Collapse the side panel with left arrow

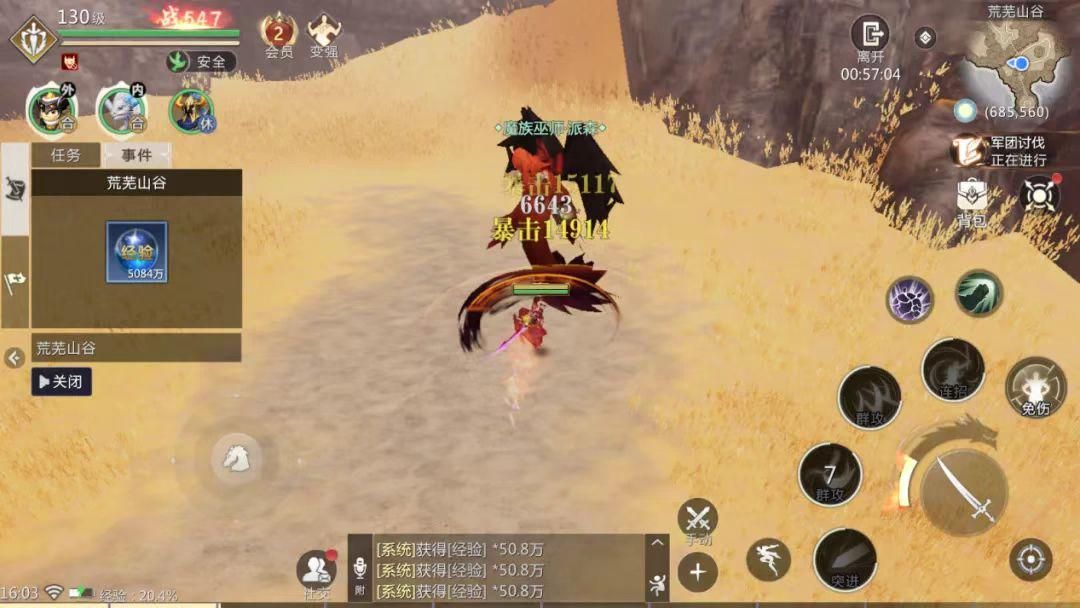click(x=14, y=357)
